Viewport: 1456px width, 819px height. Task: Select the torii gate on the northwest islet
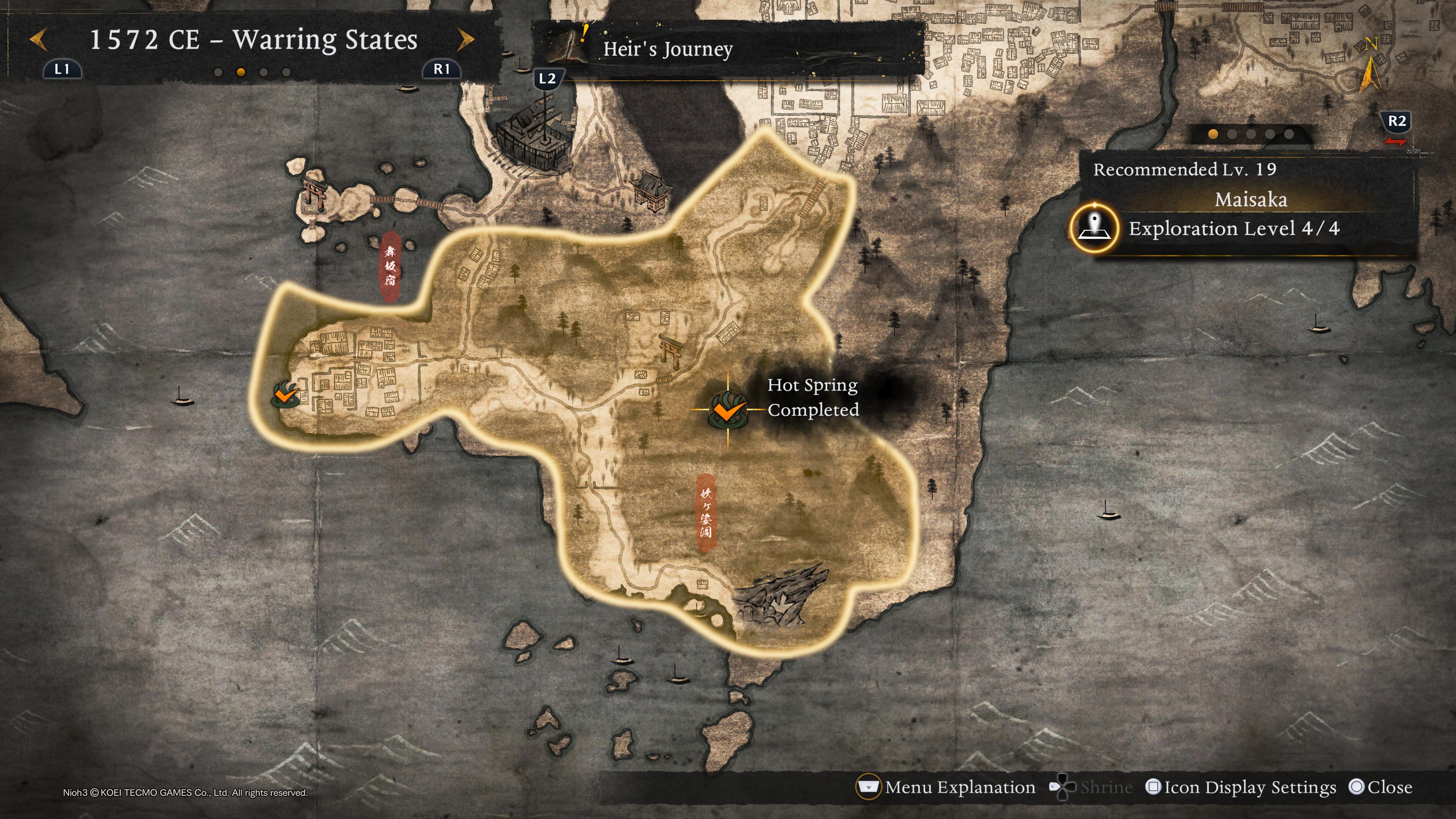[x=314, y=192]
